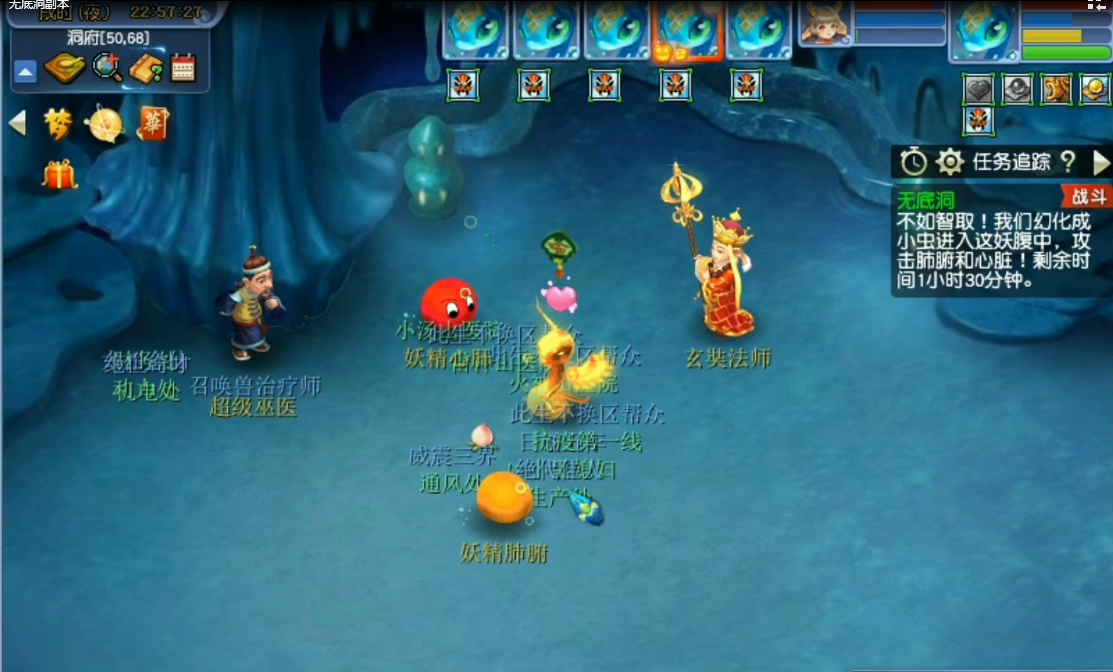Click the 战斗 button on 无底洞 quest
This screenshot has width=1113, height=672.
(1084, 196)
